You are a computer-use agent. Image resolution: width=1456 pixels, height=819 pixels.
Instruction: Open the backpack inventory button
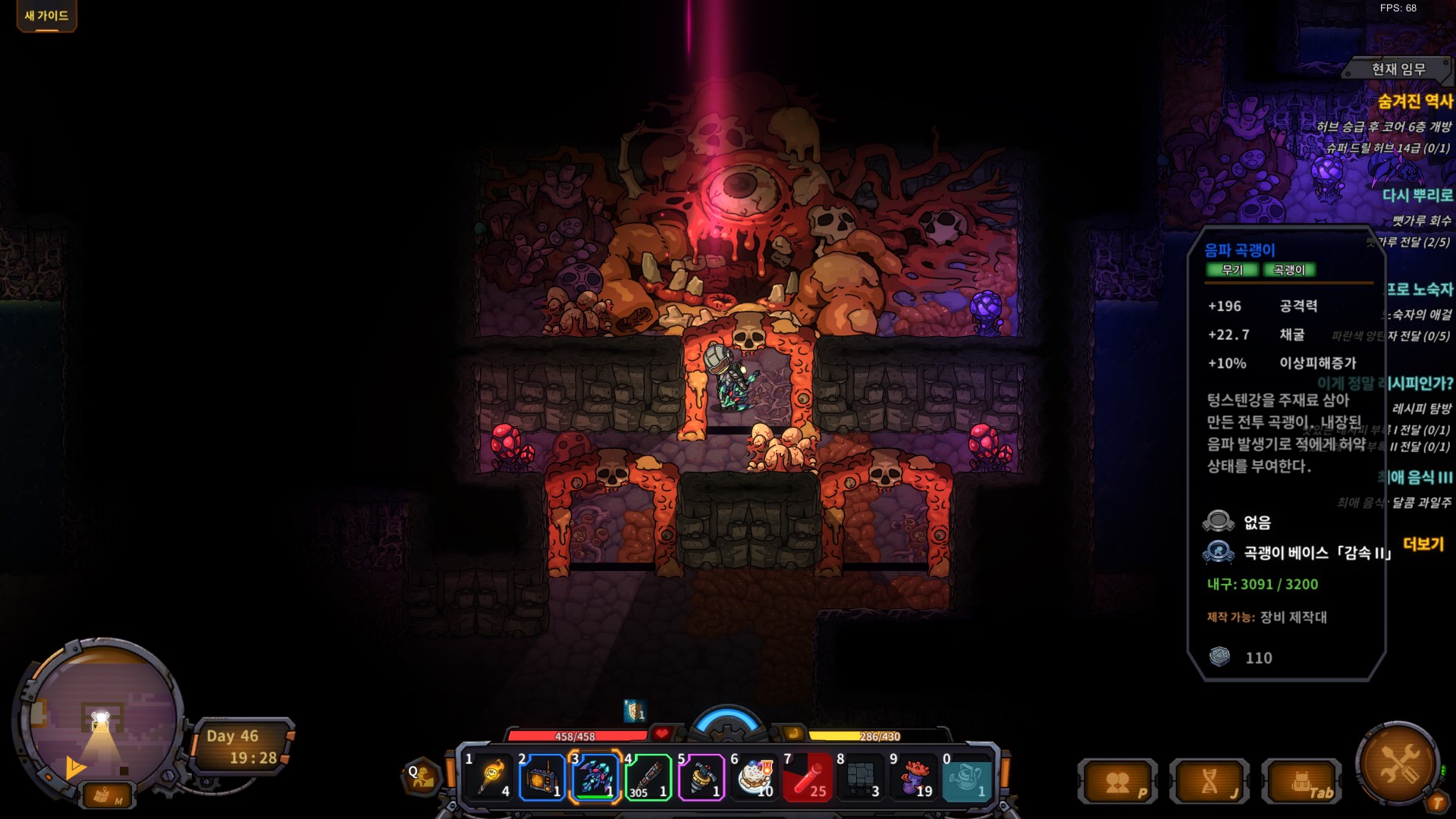coord(1301,783)
